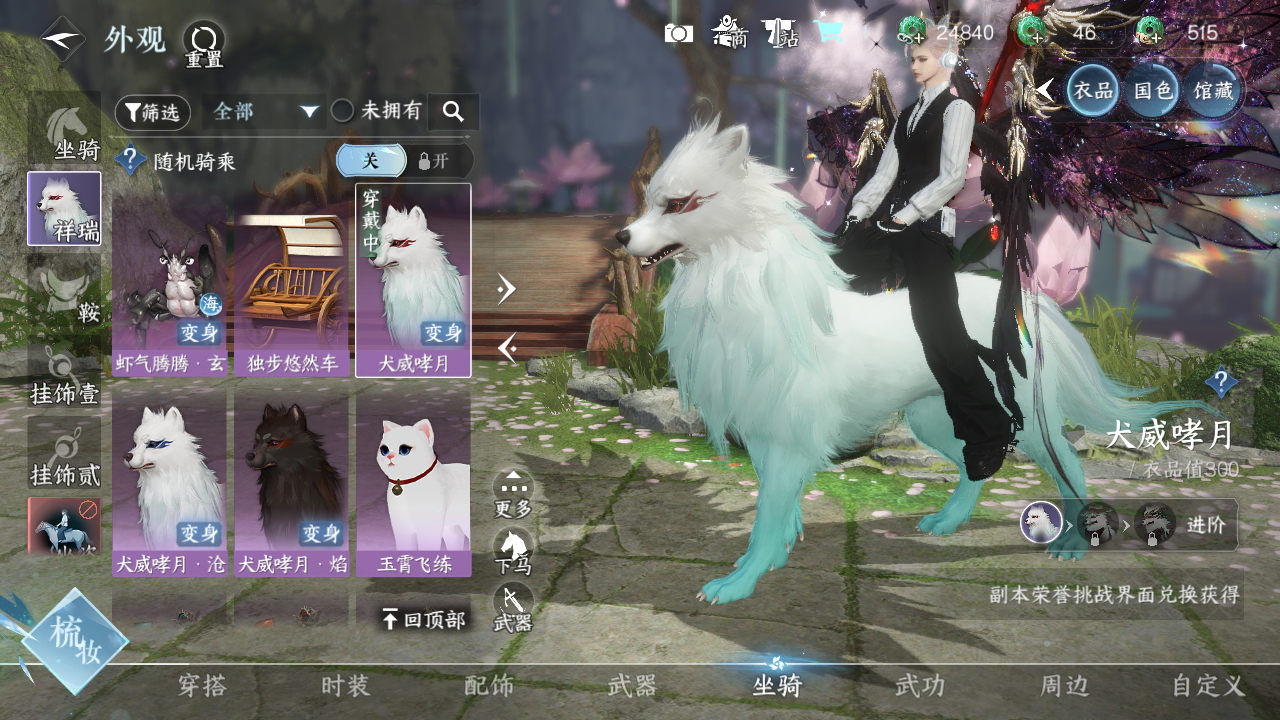The height and width of the screenshot is (720, 1280).
Task: Dismount using the 下马 button
Action: pyautogui.click(x=513, y=552)
